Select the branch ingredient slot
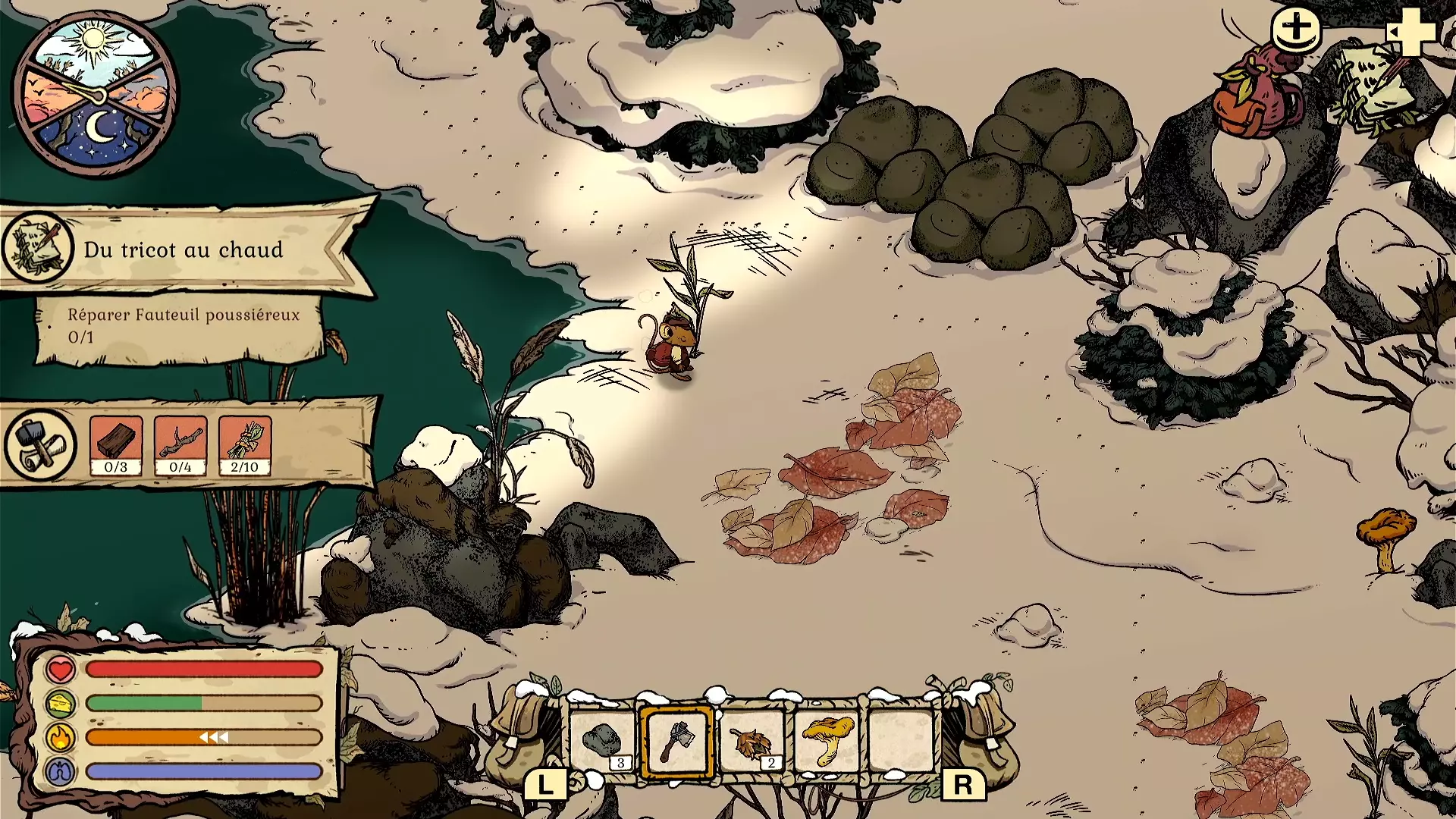This screenshot has width=1456, height=819. click(x=180, y=445)
